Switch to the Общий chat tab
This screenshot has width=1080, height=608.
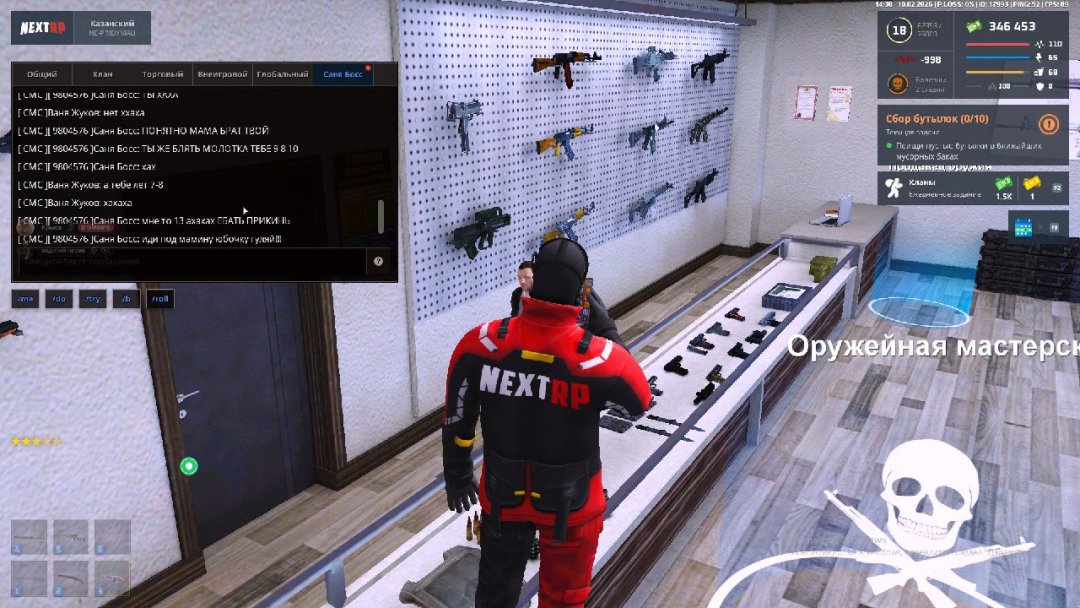tap(42, 75)
